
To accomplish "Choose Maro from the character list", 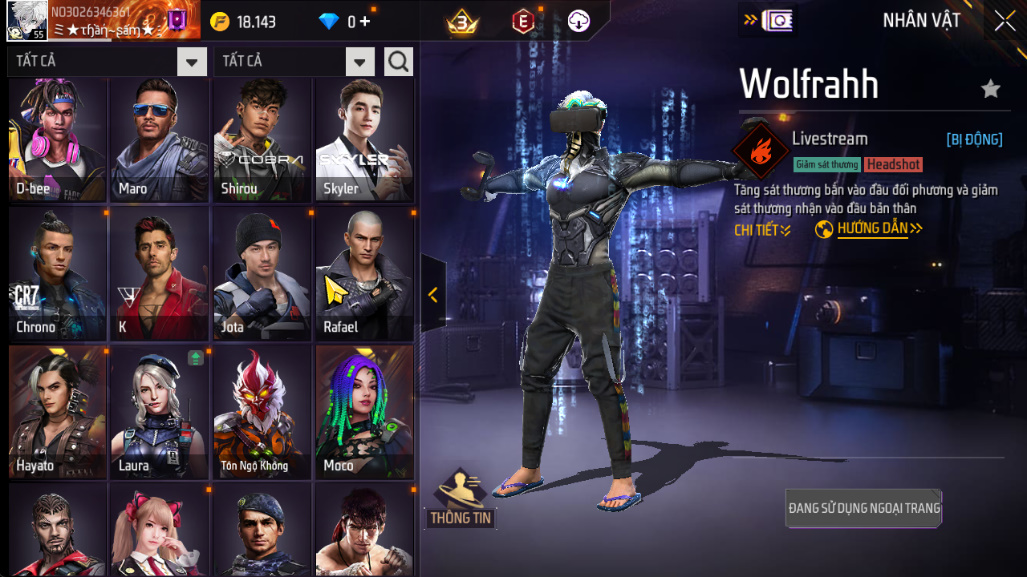I will (160, 138).
